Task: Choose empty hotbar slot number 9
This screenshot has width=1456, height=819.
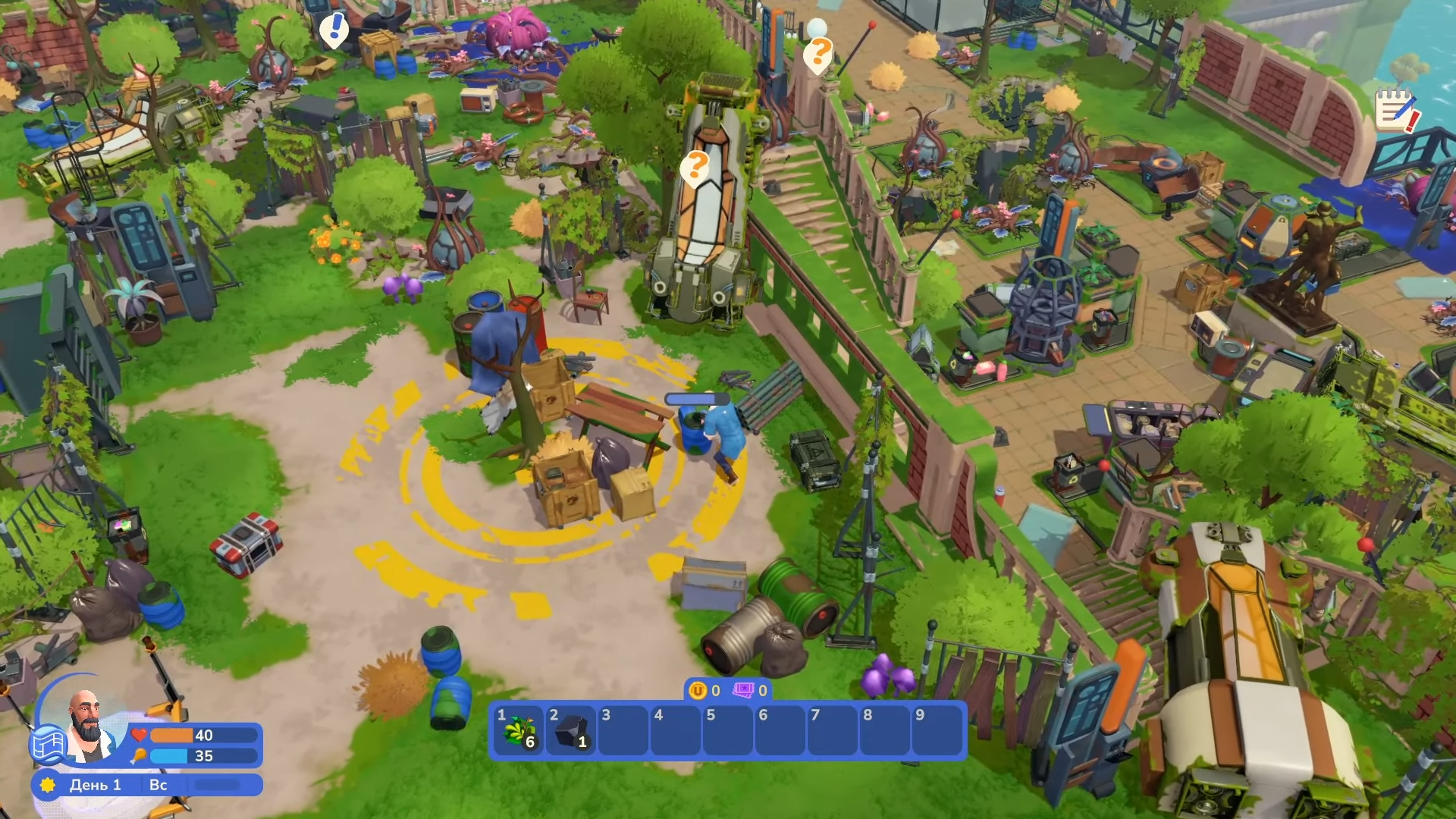Action: coord(937,731)
